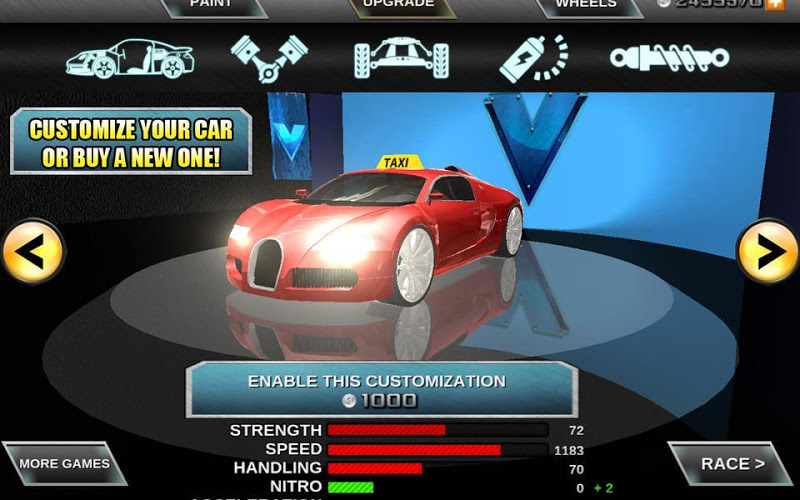800x500 pixels.
Task: Select the suspension shock absorber icon
Action: 669,58
